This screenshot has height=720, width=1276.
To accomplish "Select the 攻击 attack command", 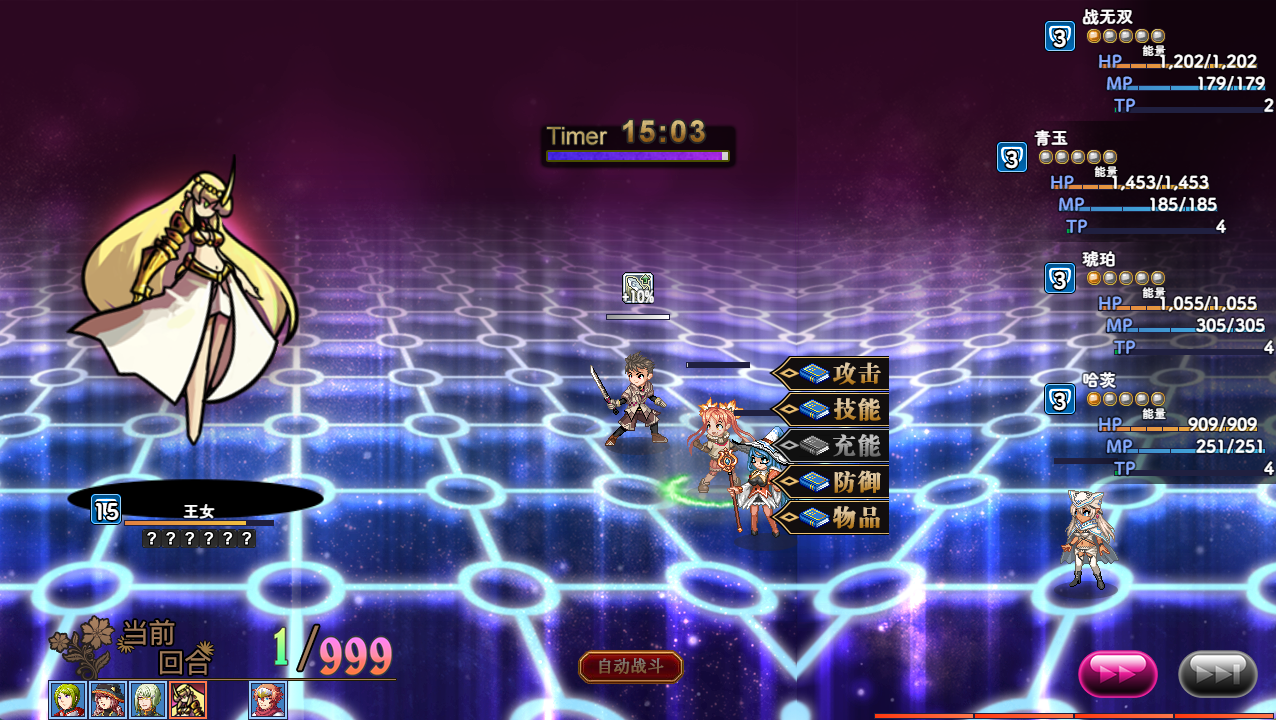I will [x=832, y=374].
